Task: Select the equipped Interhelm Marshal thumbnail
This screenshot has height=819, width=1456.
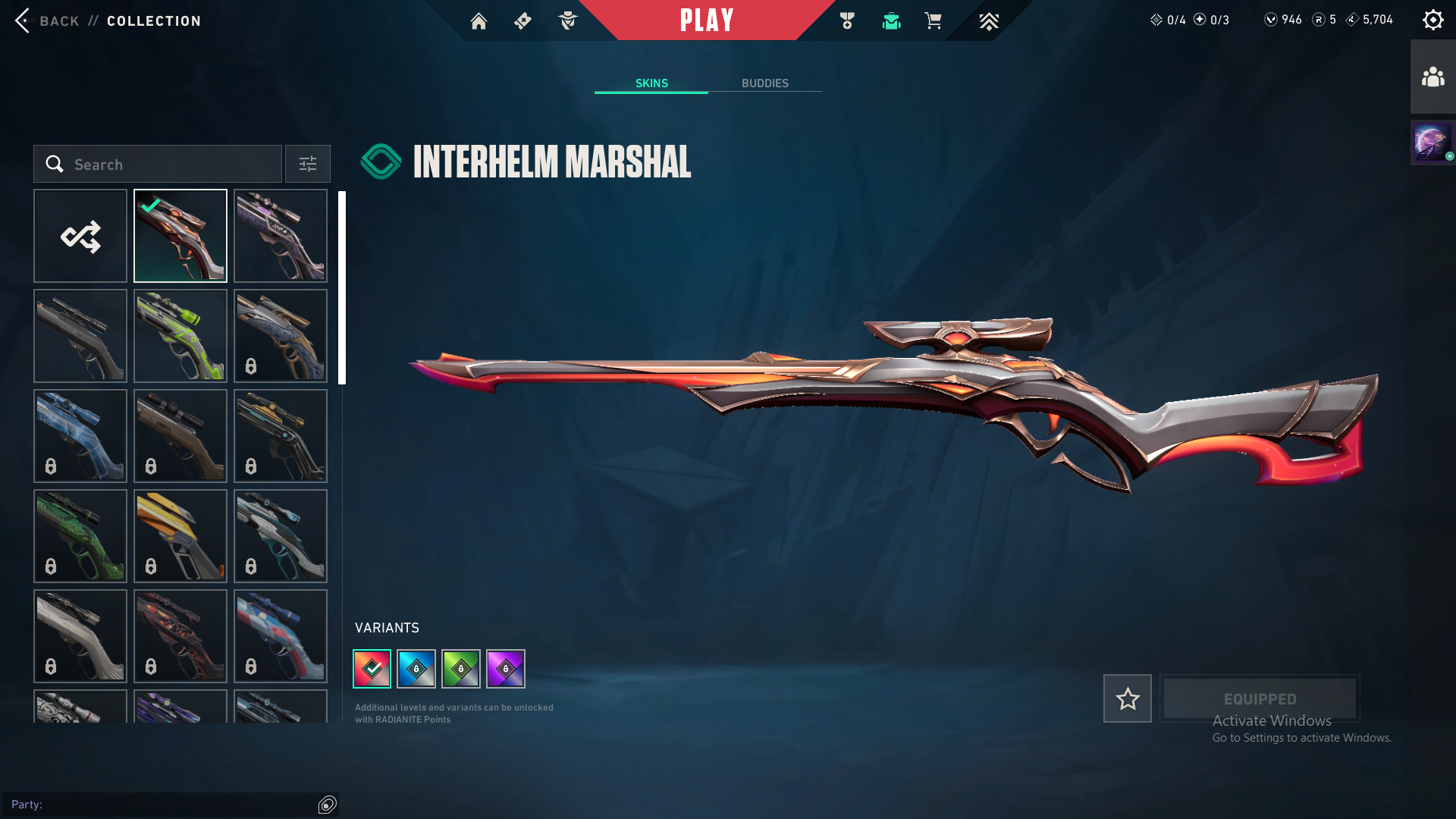Action: coord(180,236)
